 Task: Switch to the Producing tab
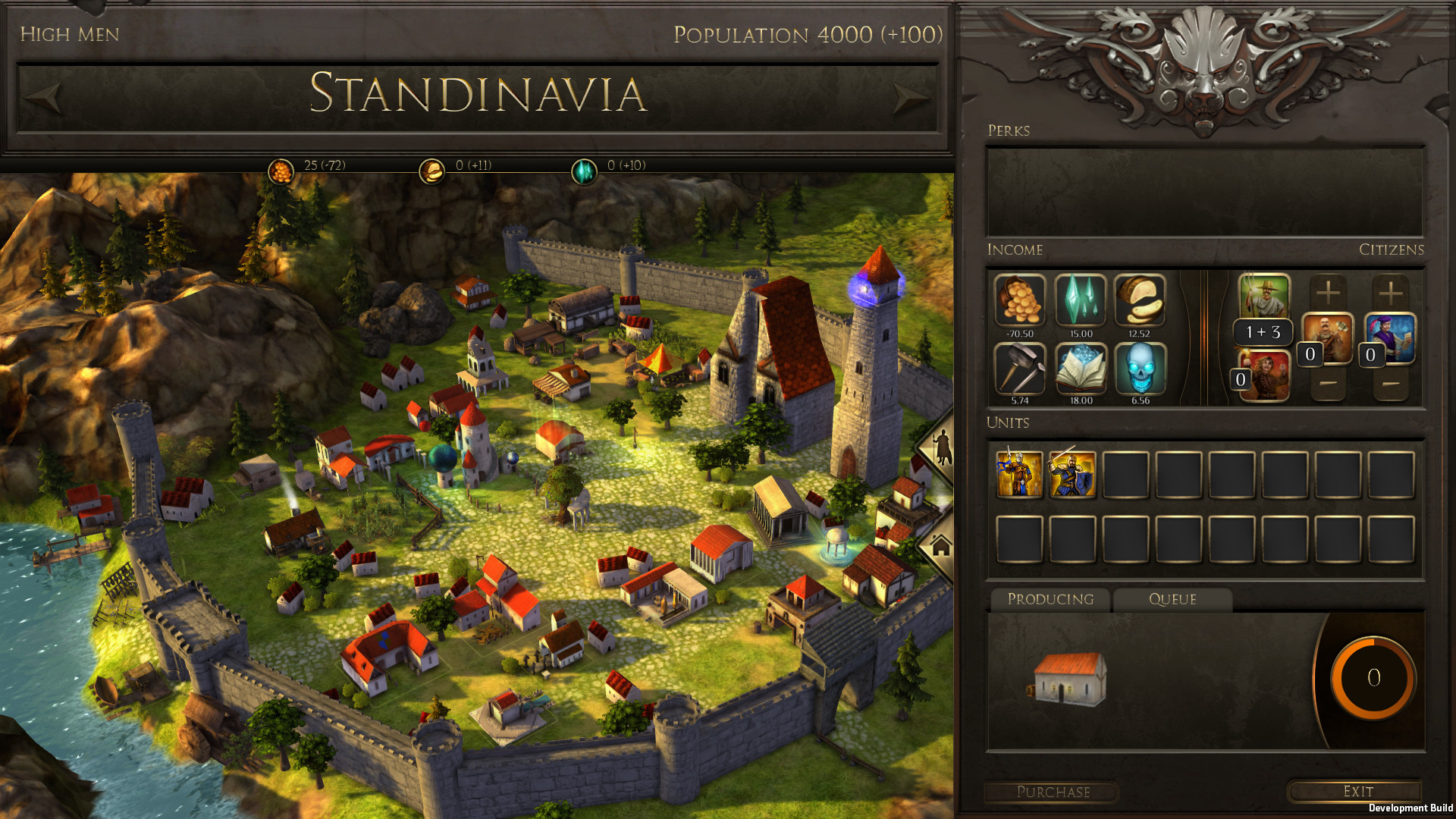(1051, 599)
